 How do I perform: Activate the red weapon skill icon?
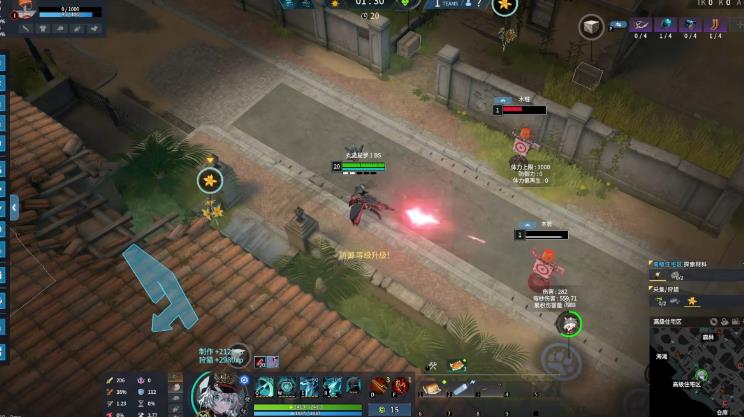pos(378,386)
